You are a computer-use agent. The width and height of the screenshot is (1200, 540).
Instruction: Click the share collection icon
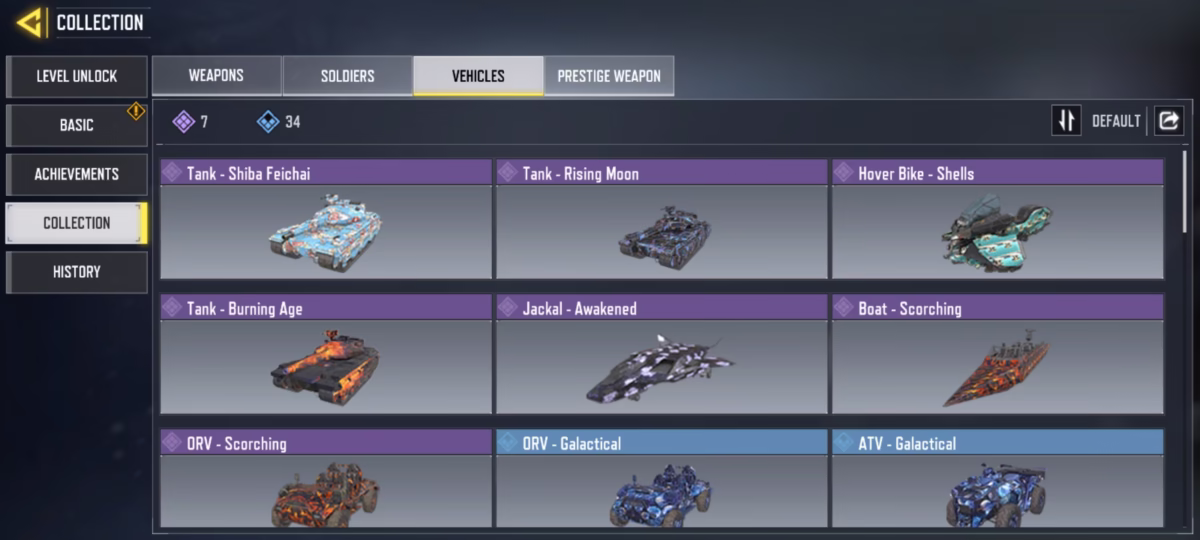click(x=1168, y=121)
